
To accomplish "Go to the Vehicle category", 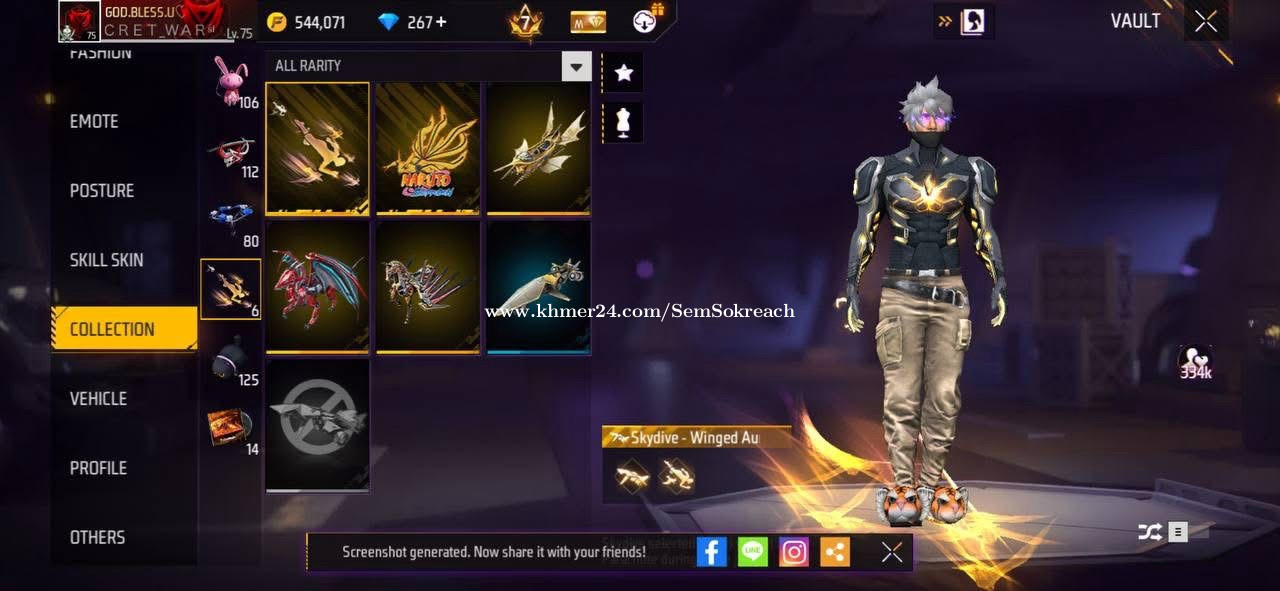I will coord(98,398).
